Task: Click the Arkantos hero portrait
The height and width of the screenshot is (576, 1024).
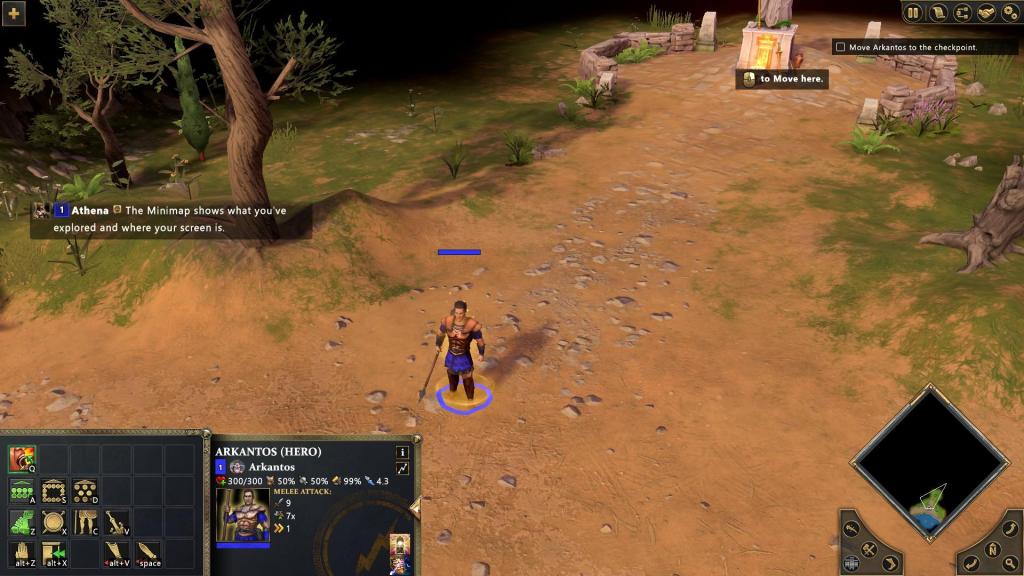Action: [242, 516]
